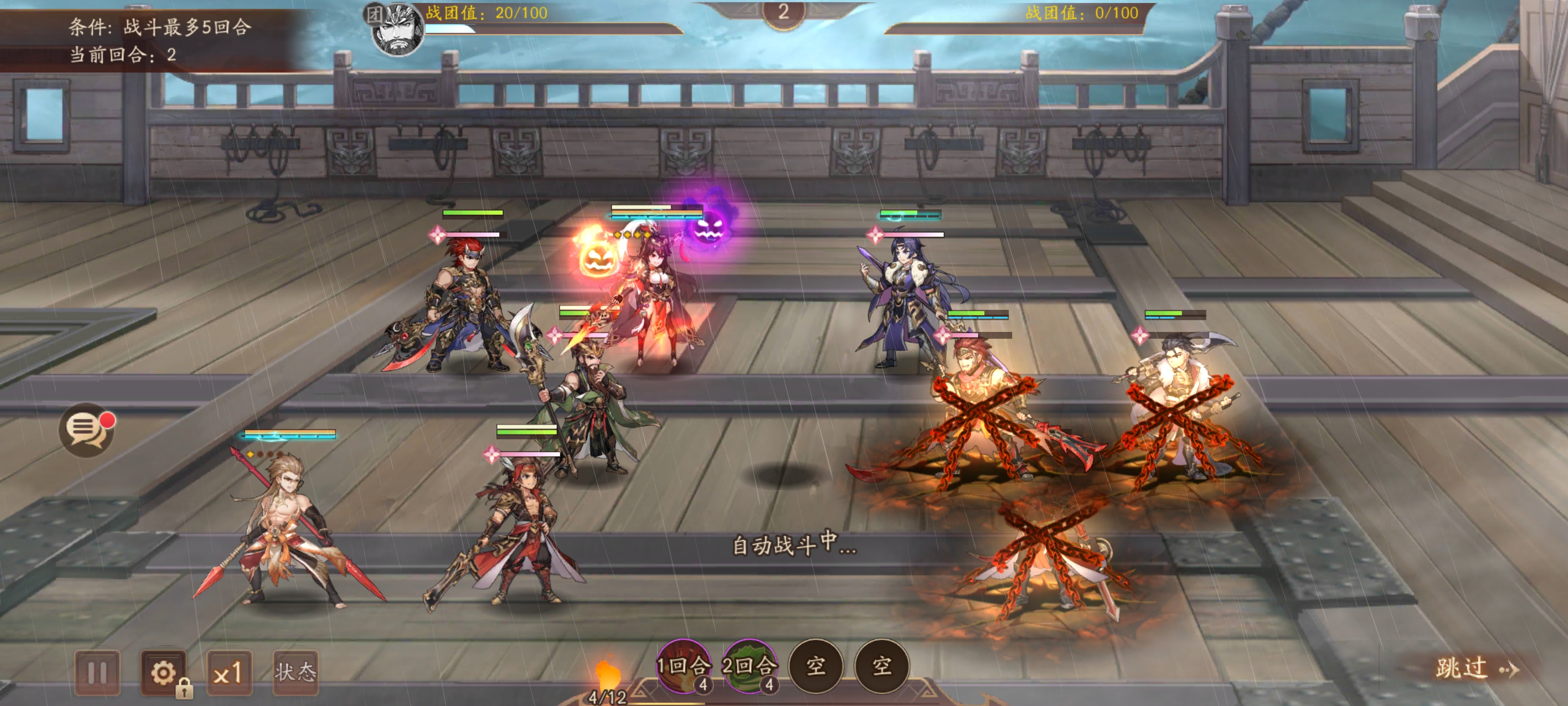This screenshot has width=1568, height=706.
Task: Open the 状态 status panel
Action: tap(295, 673)
